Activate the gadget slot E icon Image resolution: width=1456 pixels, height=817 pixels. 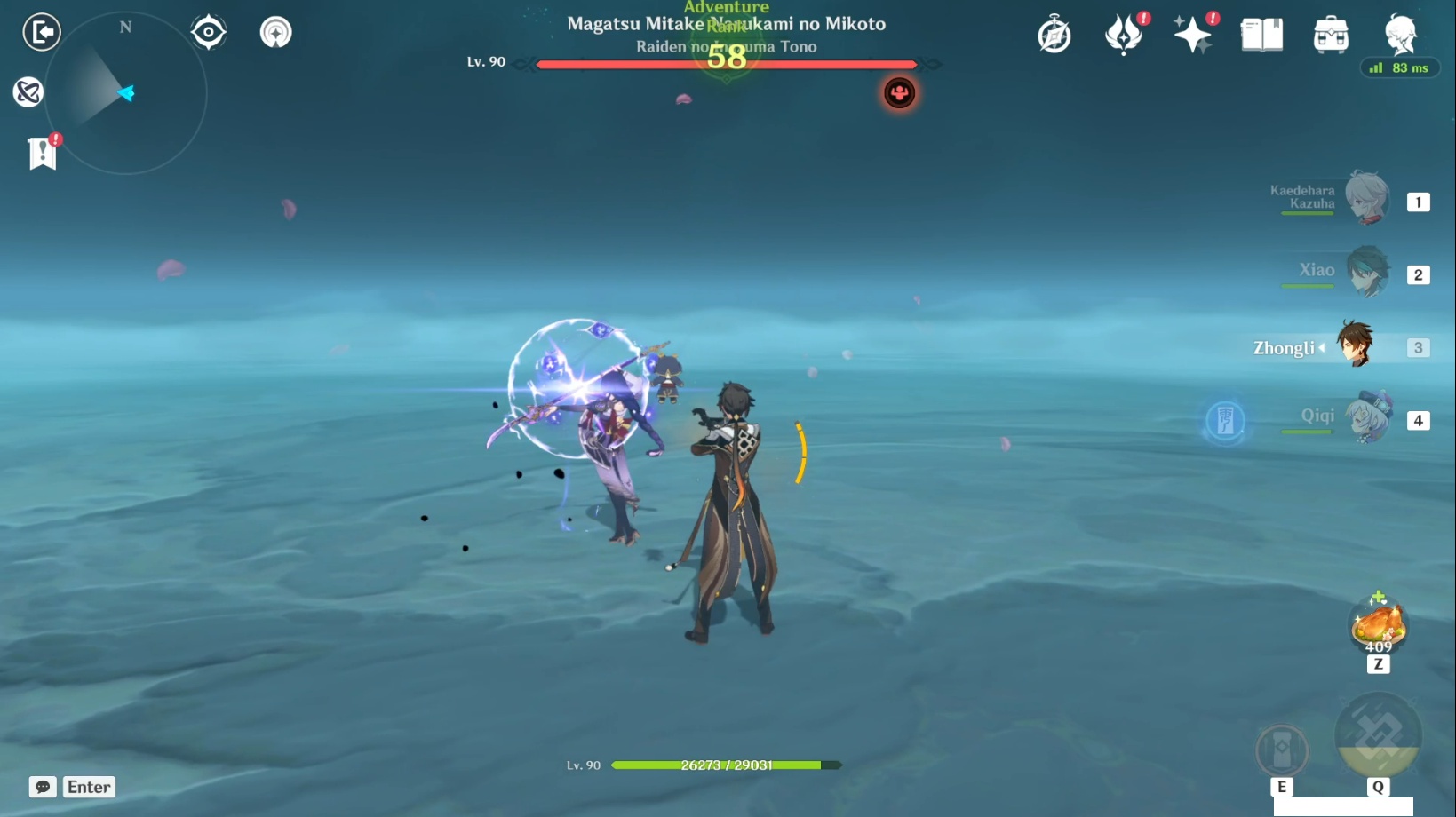click(1280, 750)
